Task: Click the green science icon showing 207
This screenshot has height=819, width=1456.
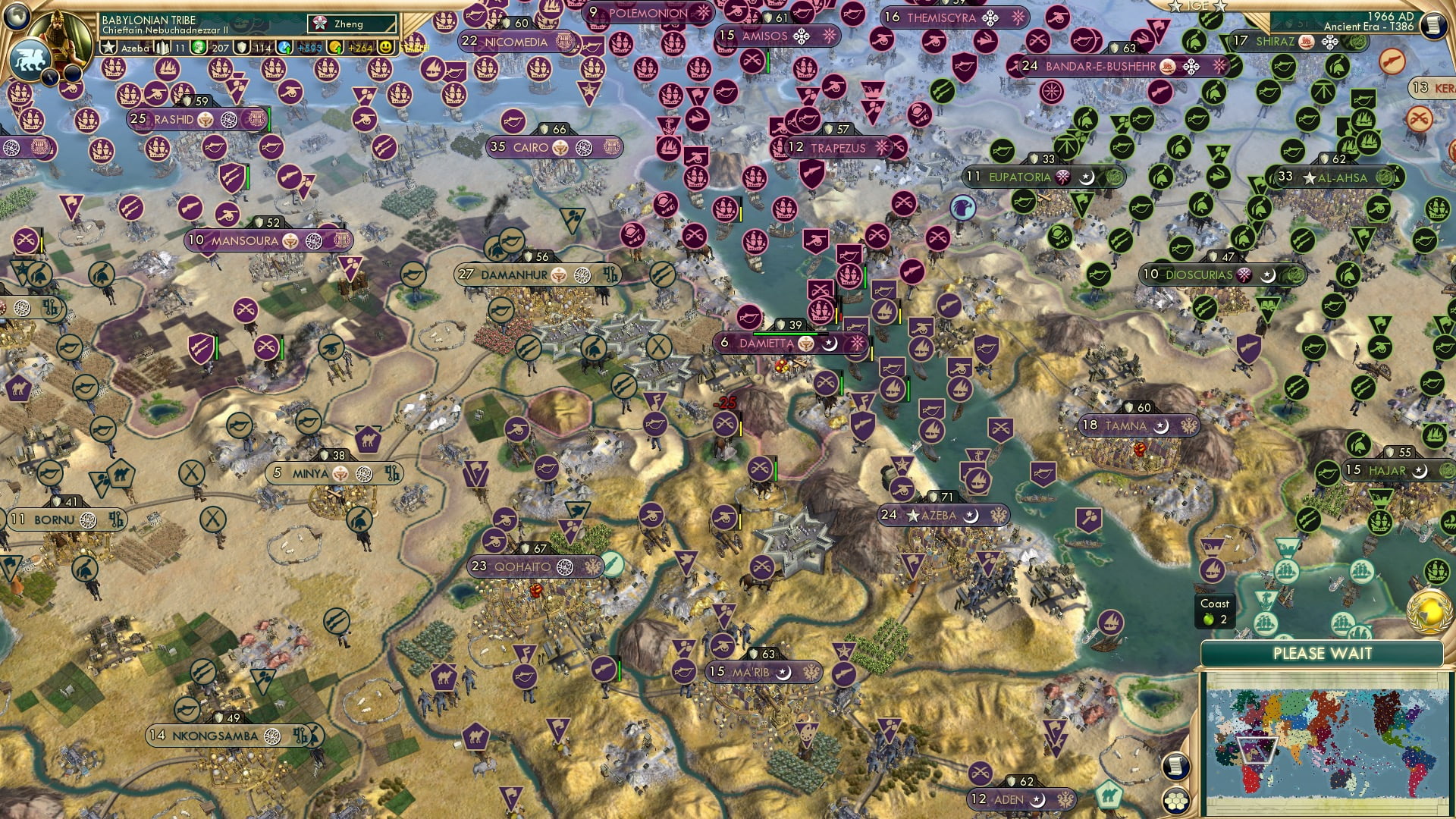Action: pos(199,48)
